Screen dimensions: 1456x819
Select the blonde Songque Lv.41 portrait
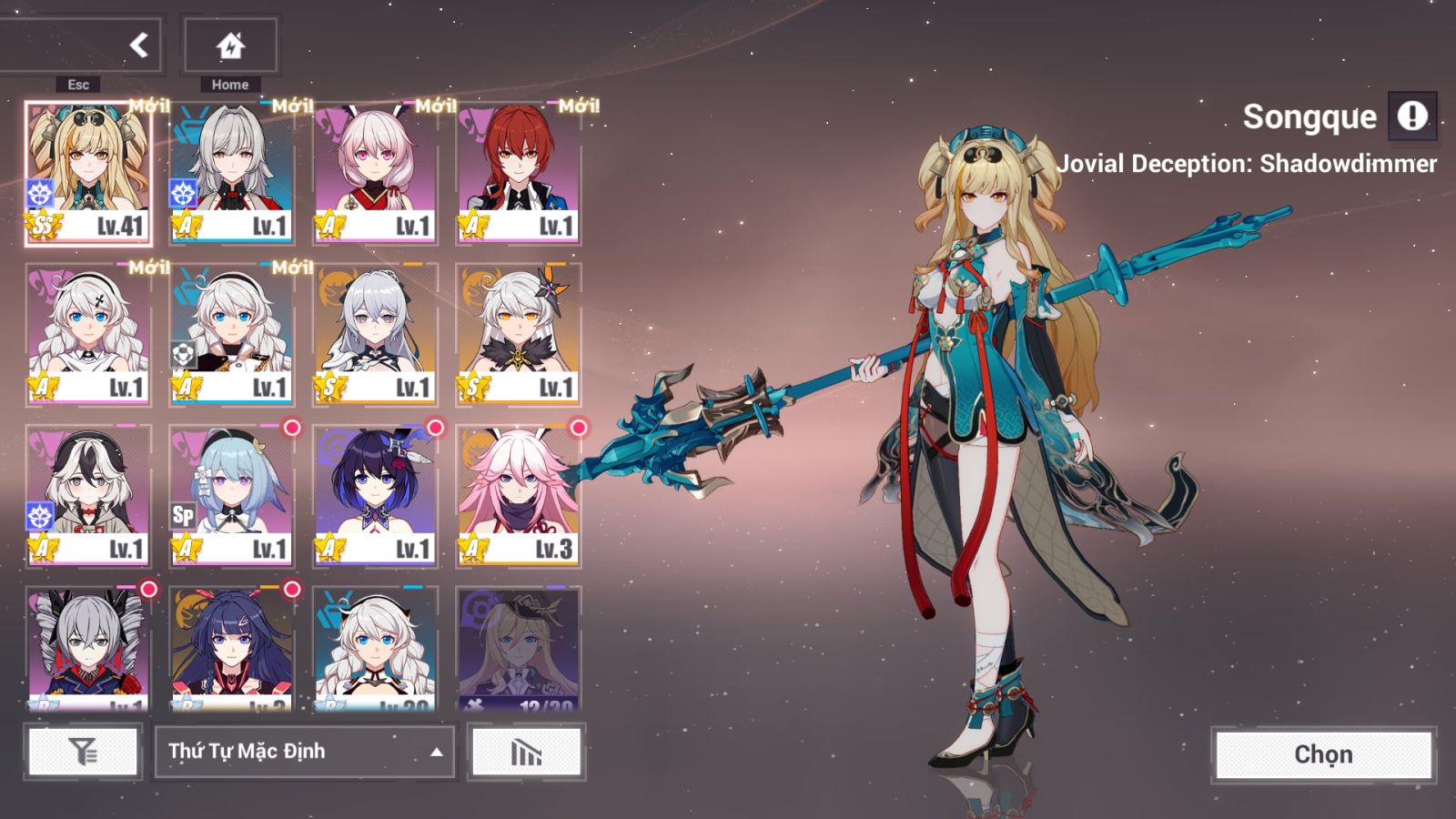[x=88, y=173]
